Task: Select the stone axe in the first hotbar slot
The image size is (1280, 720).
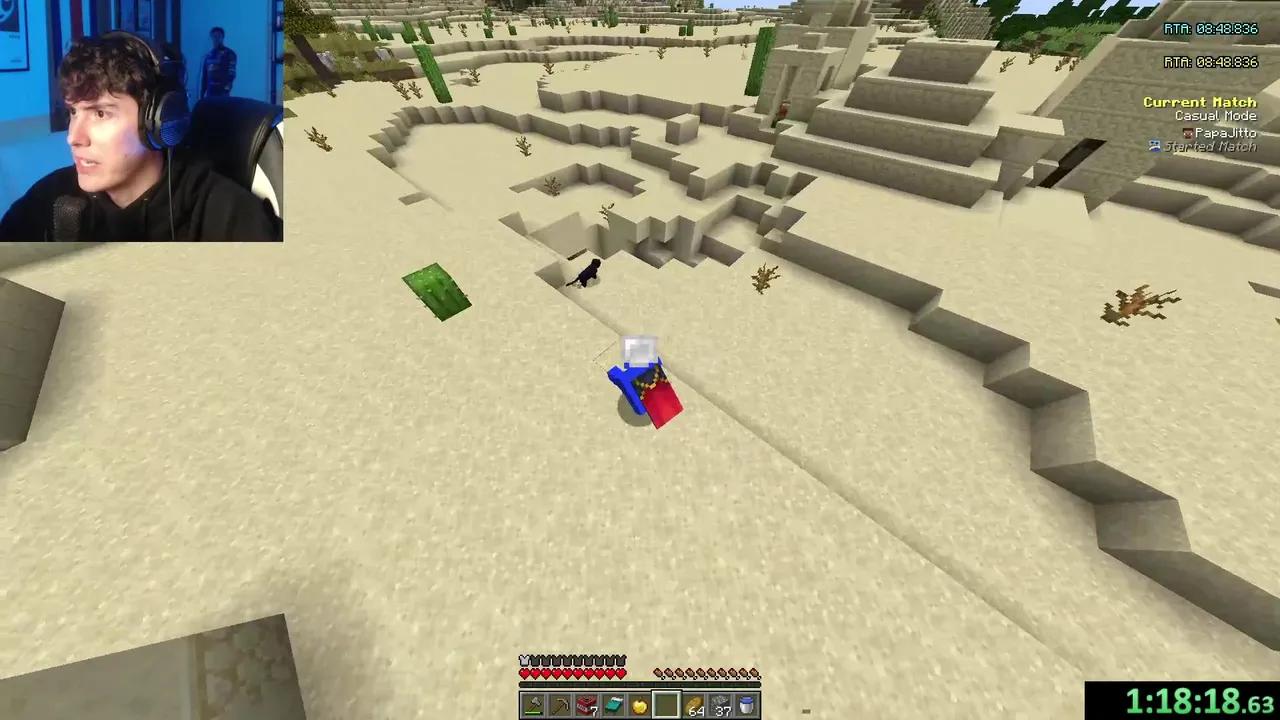Action: 531,705
